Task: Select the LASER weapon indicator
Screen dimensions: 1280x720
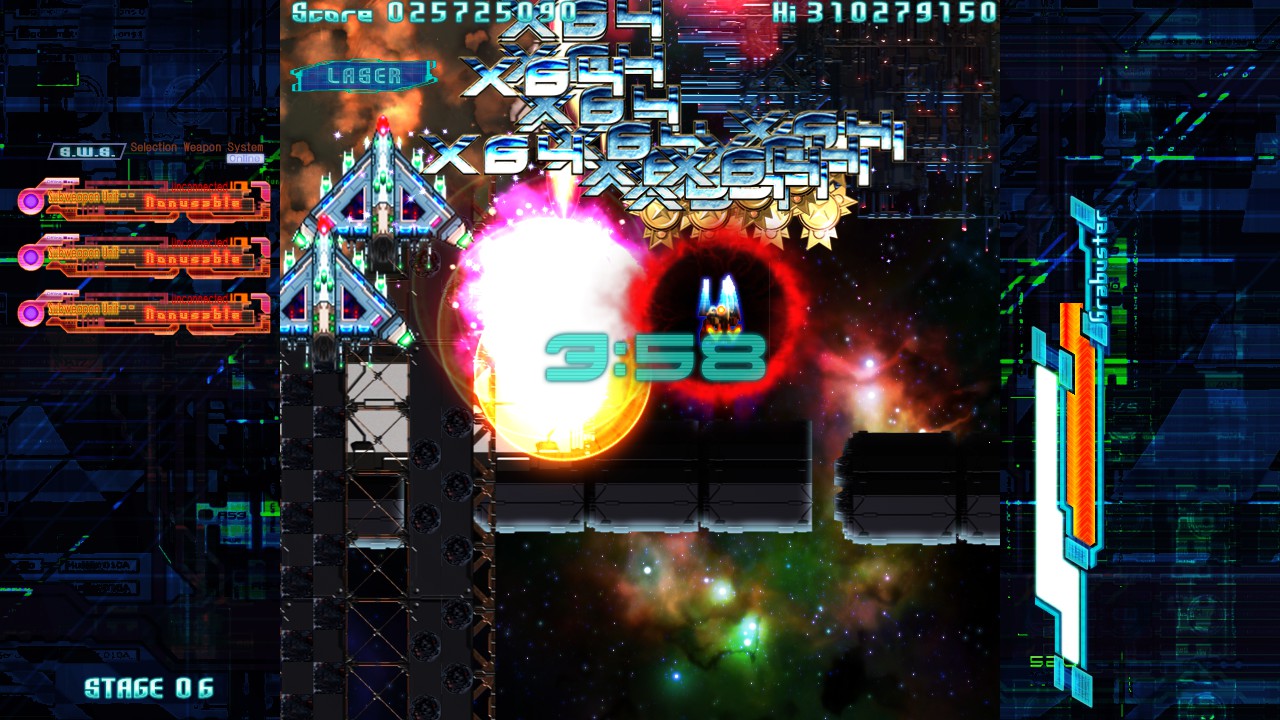Action: coord(364,76)
